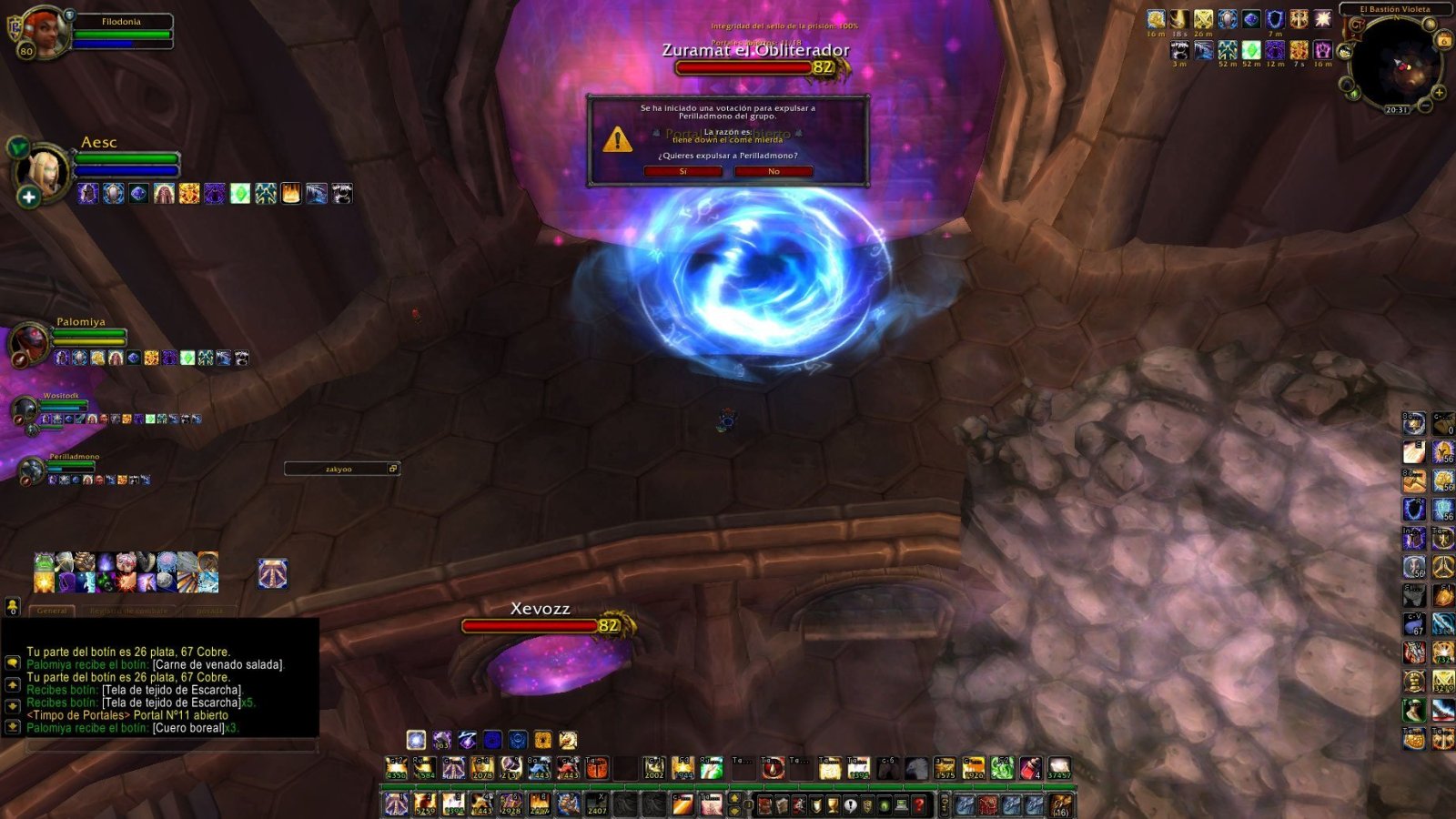Jump chat to the newest message
The height and width of the screenshot is (819, 1456).
[13, 727]
